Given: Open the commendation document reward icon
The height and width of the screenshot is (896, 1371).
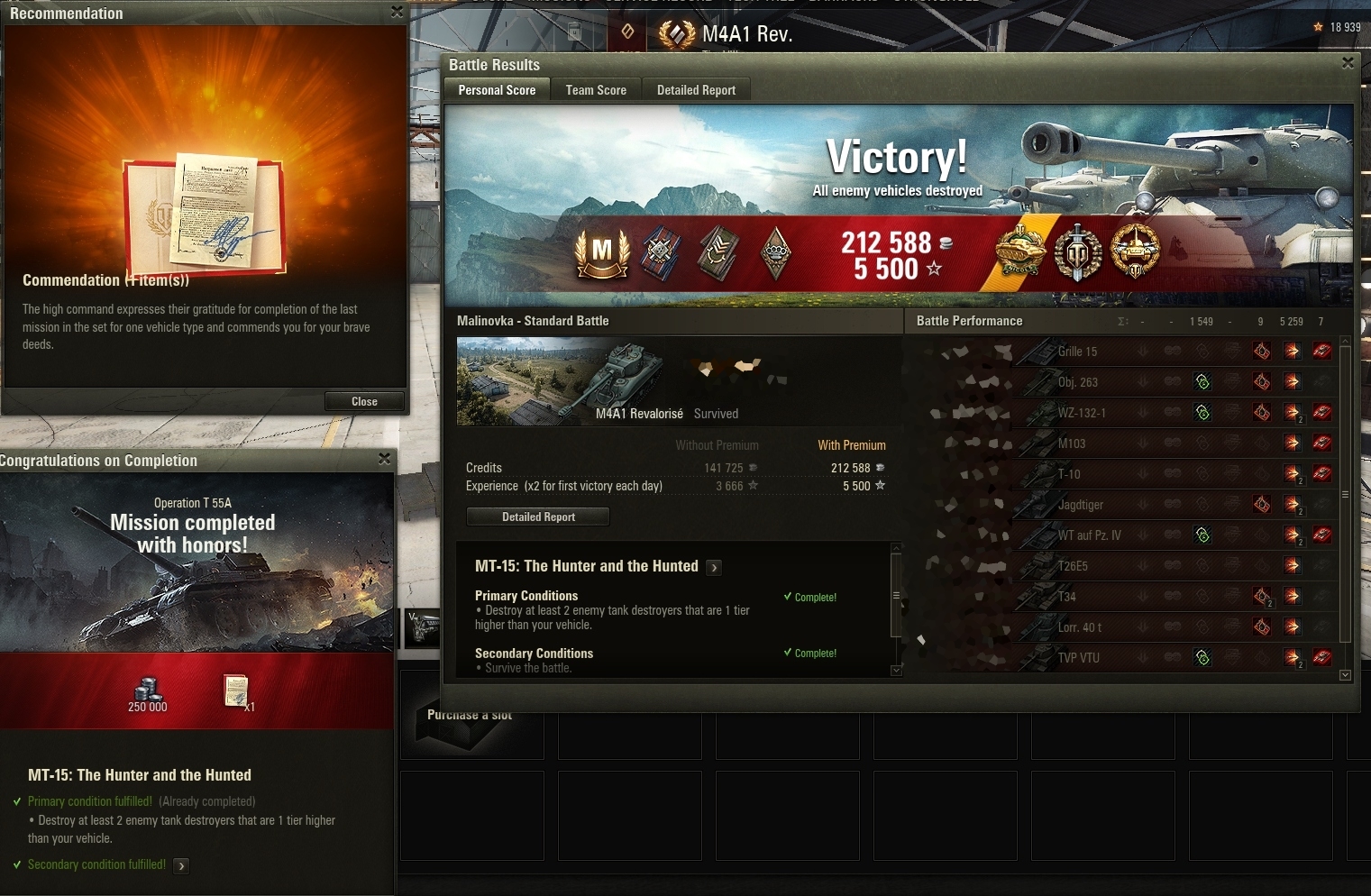Looking at the screenshot, I should point(236,691).
